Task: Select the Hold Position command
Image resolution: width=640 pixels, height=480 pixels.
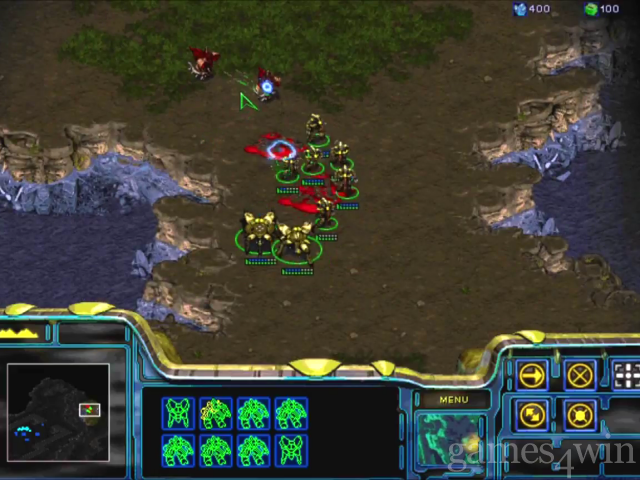Action: (580, 414)
